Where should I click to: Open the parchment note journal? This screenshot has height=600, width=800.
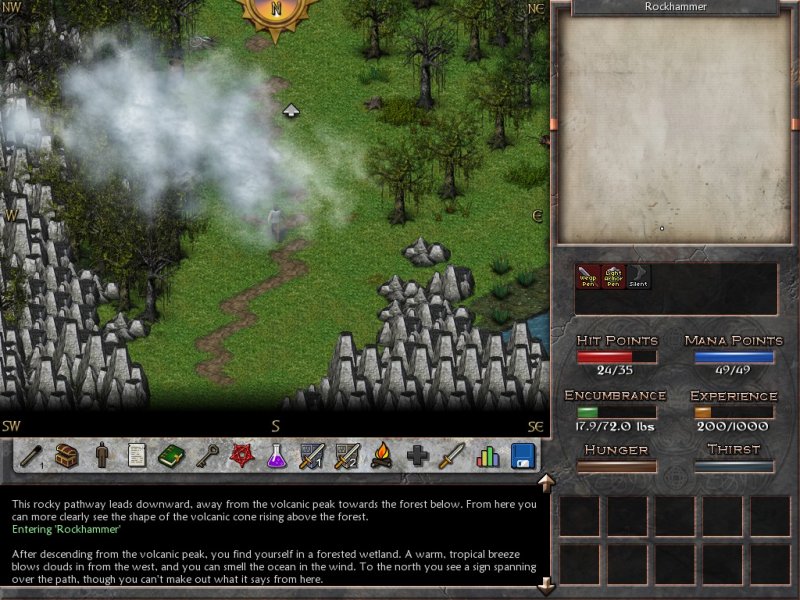137,456
